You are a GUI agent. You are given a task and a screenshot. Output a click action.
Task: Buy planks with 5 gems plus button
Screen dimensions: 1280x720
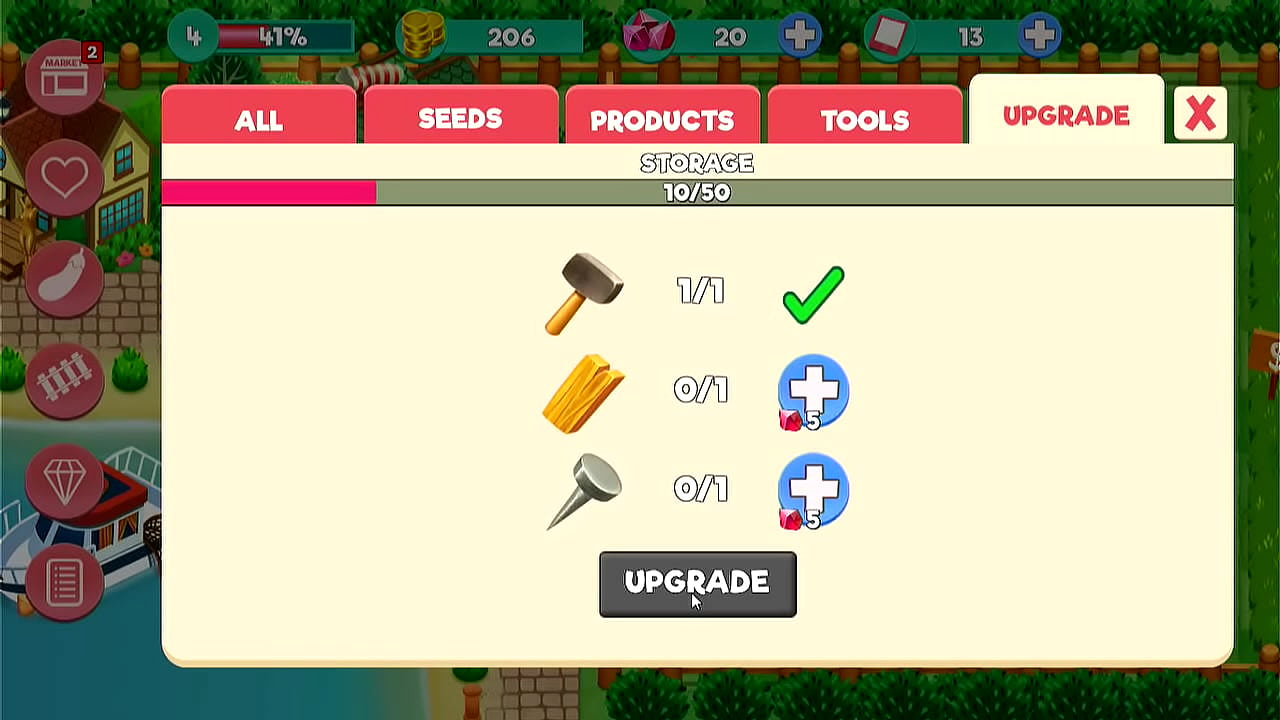(x=813, y=392)
